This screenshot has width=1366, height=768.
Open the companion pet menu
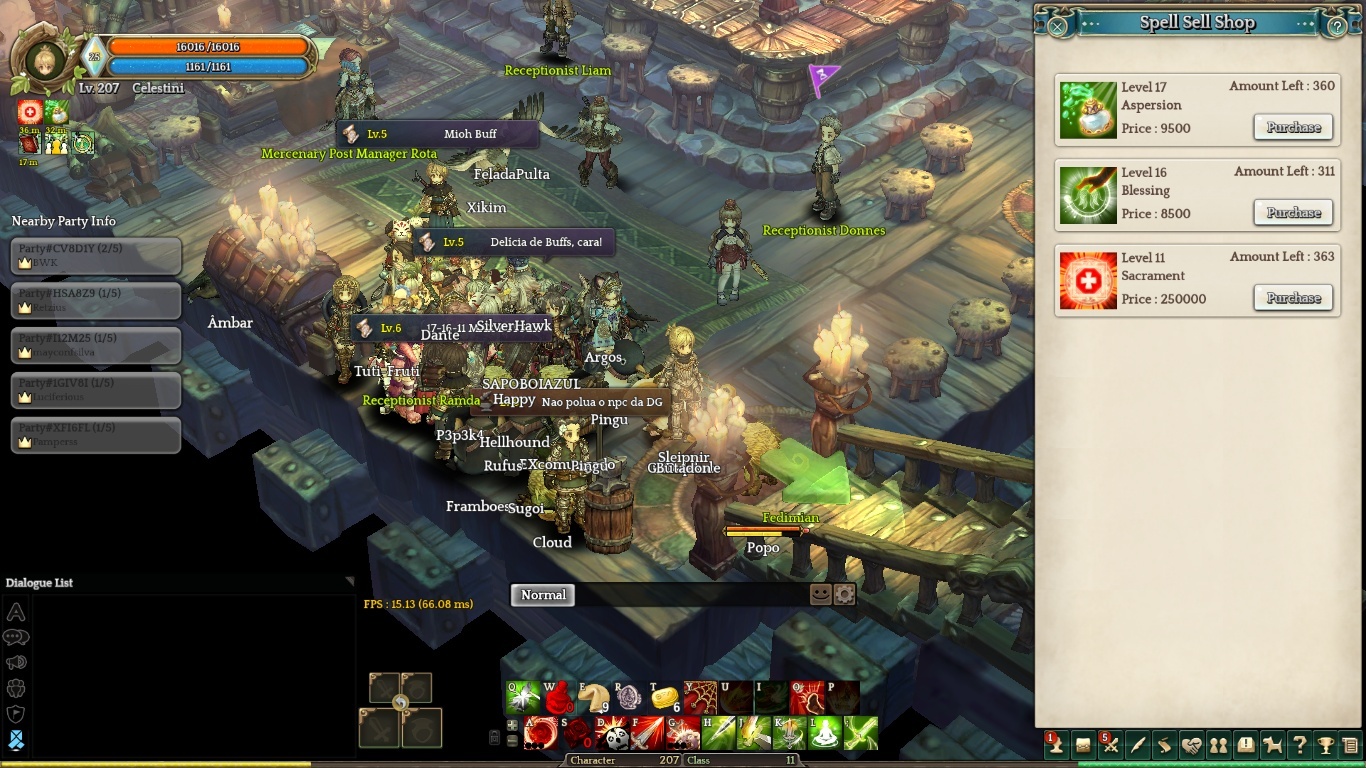(1272, 745)
